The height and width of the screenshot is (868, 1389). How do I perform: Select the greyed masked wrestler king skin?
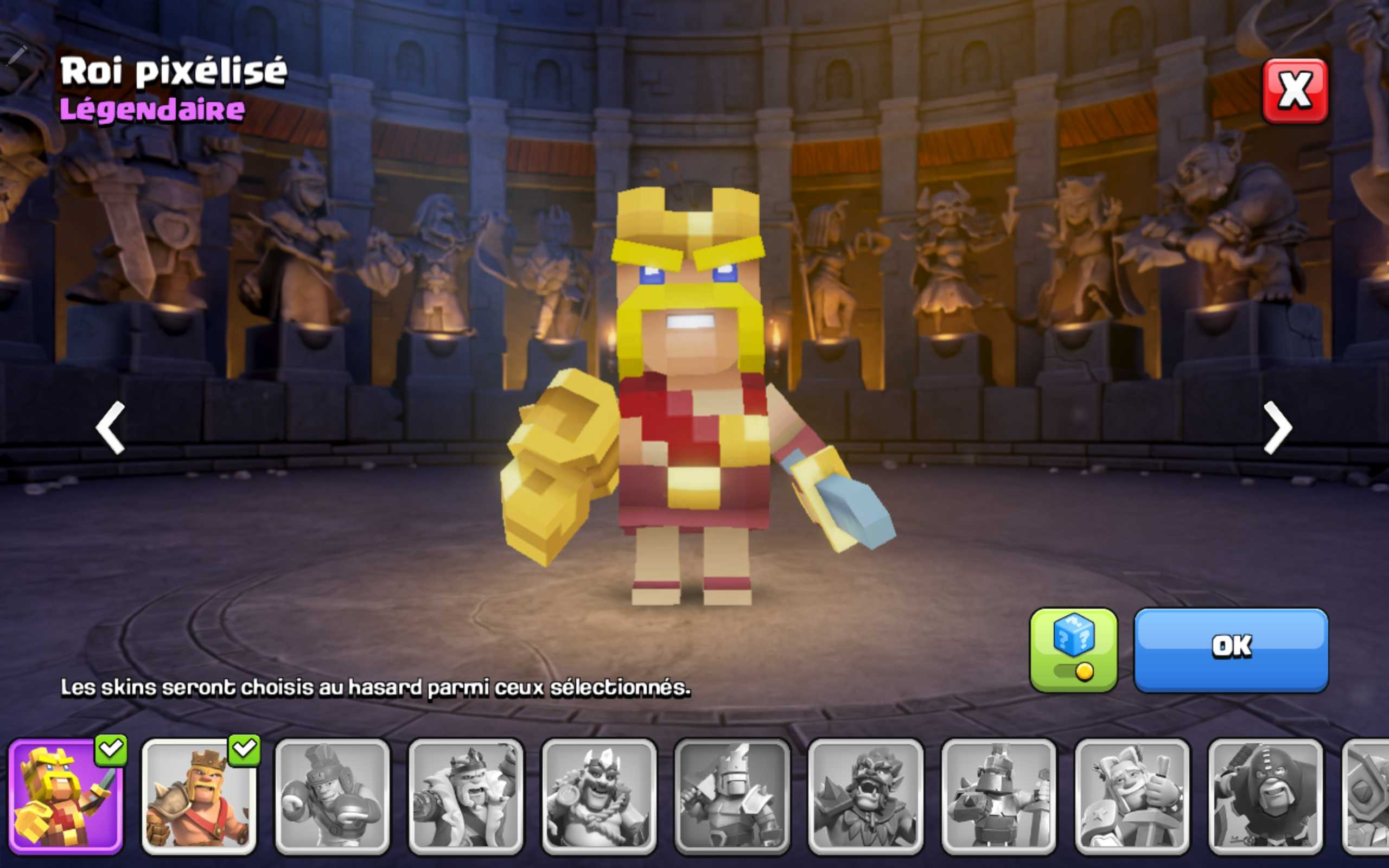tap(1265, 796)
